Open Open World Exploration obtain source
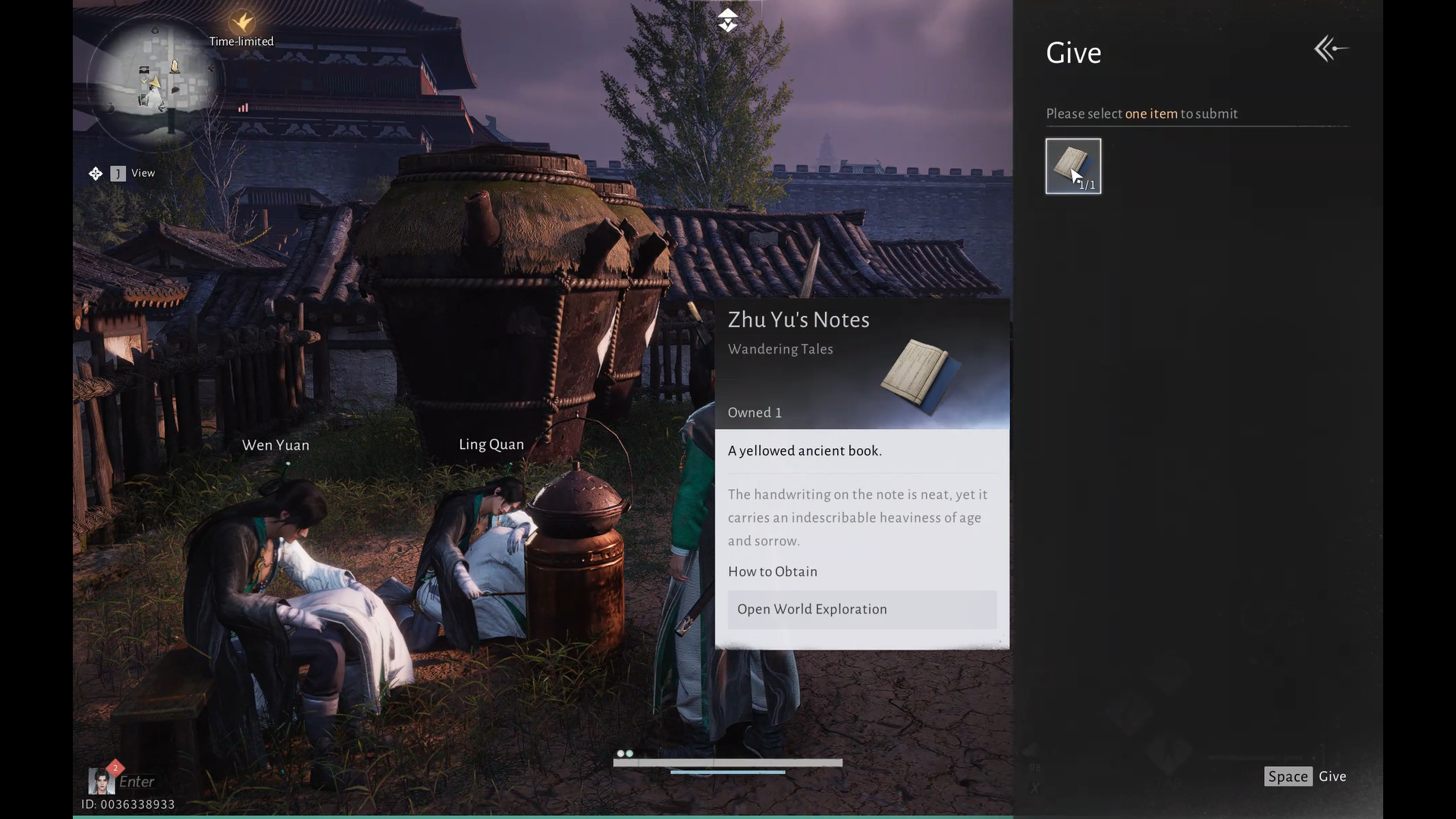This screenshot has height=819, width=1456. [861, 609]
